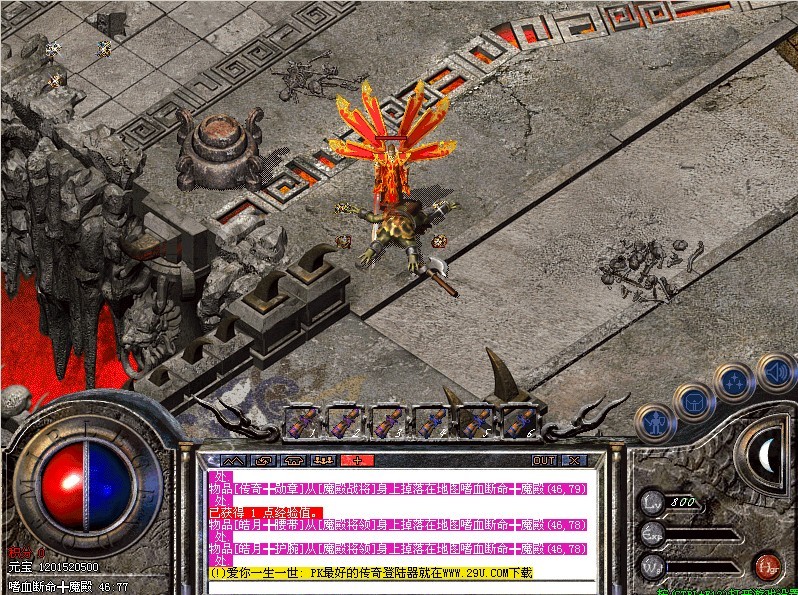Open the group members button above chat
This screenshot has height=595, width=798.
(323, 460)
